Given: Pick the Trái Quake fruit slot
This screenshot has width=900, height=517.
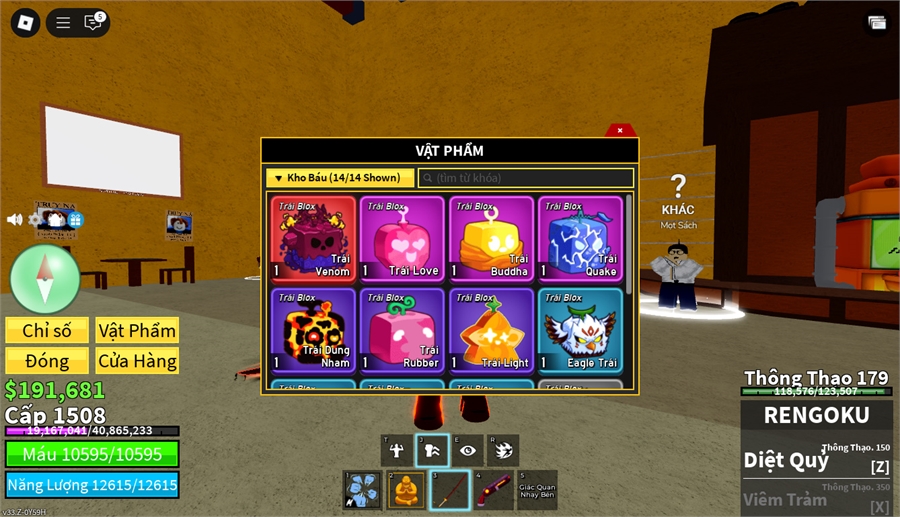Looking at the screenshot, I should click(x=579, y=237).
